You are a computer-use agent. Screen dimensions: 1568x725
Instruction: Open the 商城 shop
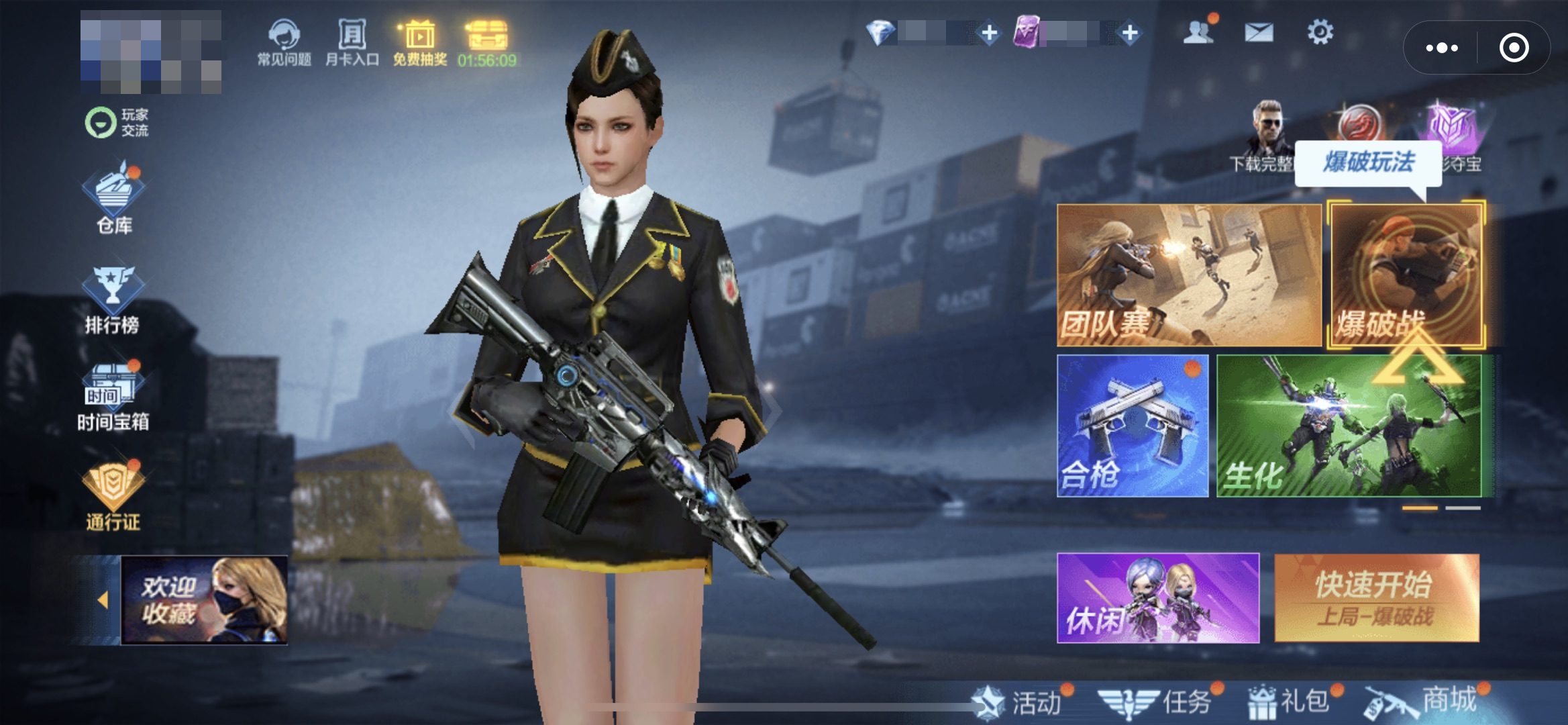1425,701
